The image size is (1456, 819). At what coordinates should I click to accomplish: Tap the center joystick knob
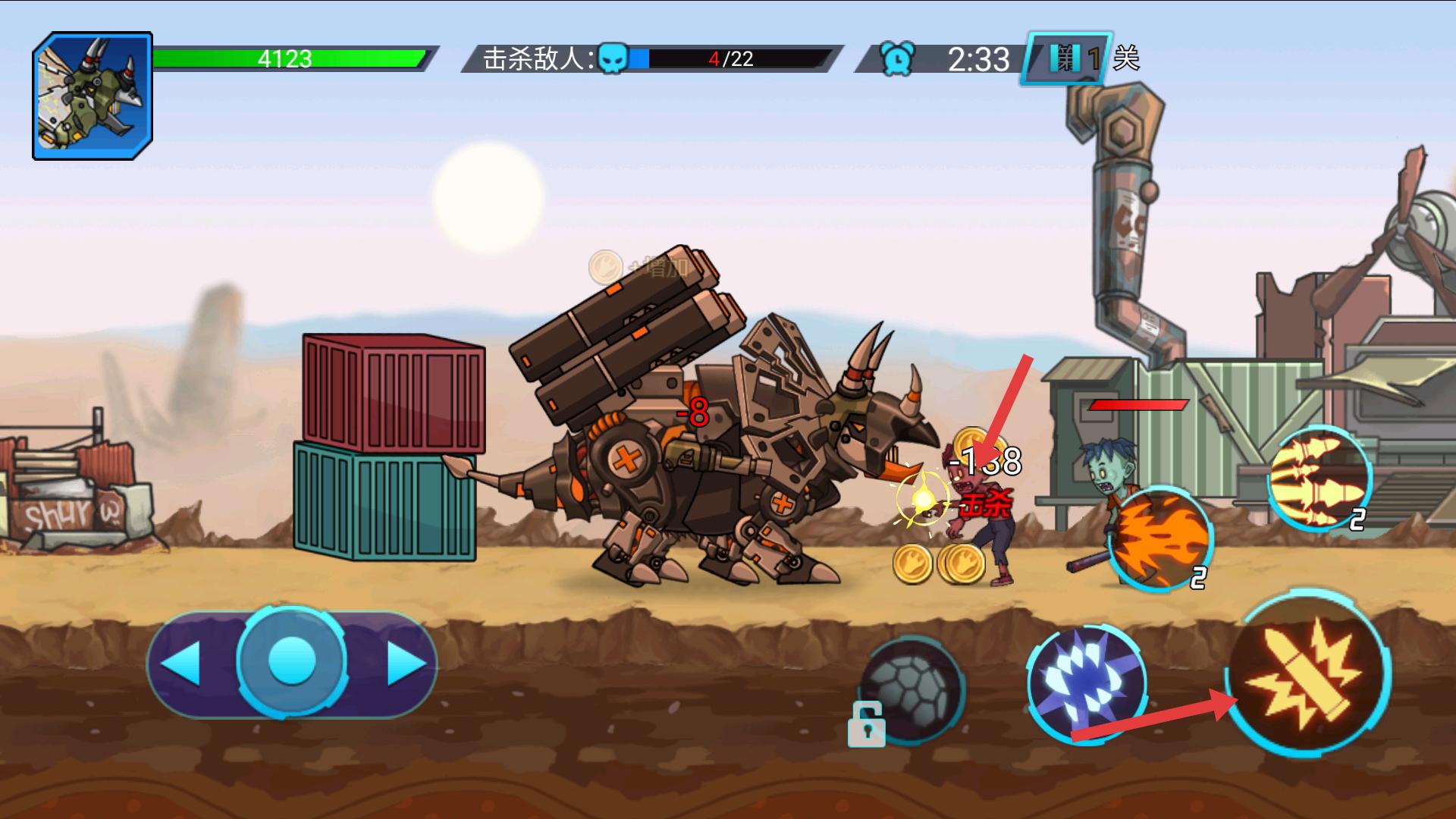[292, 661]
